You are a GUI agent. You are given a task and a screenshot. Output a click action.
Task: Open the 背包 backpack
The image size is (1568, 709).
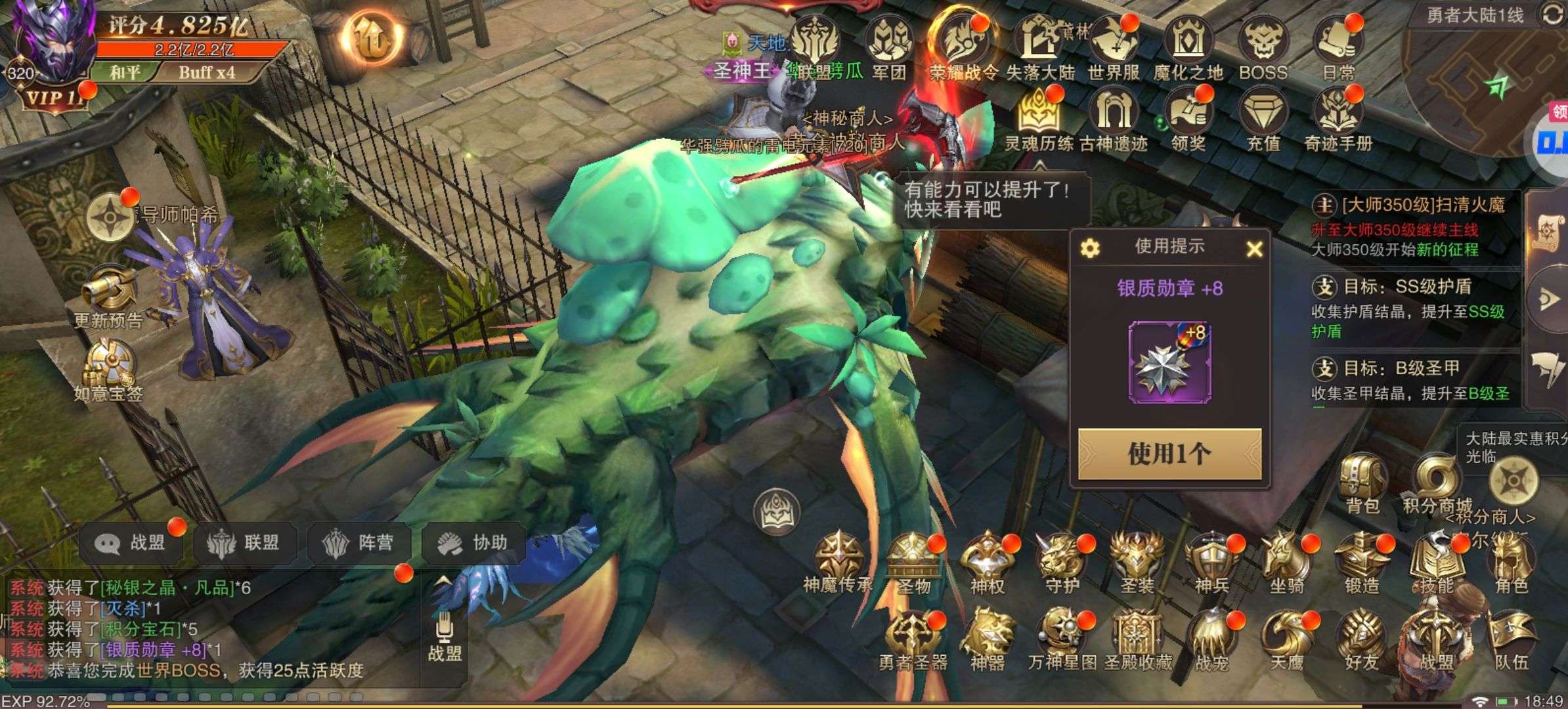(1362, 483)
